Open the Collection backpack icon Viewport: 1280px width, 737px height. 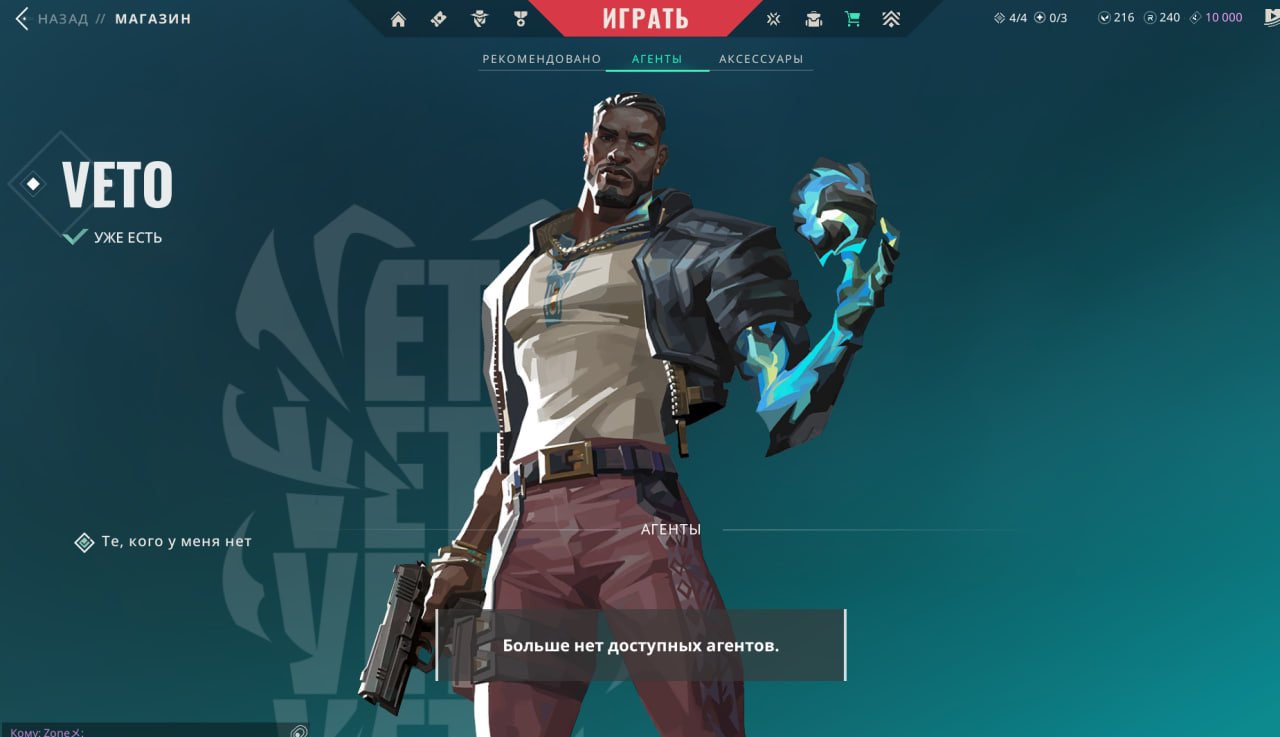click(x=813, y=18)
